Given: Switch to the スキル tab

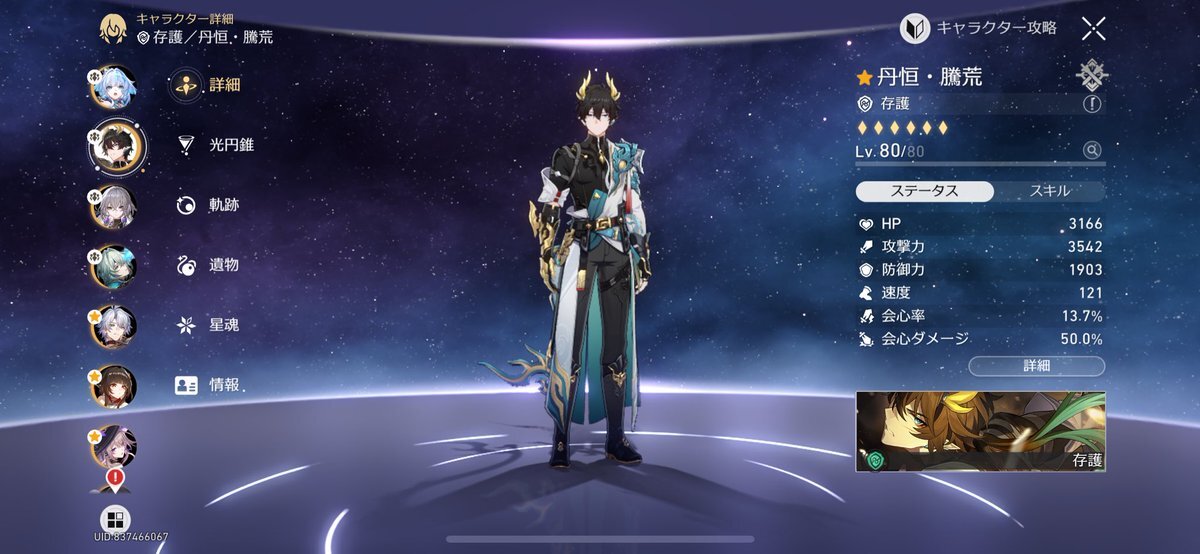Looking at the screenshot, I should (x=1049, y=191).
